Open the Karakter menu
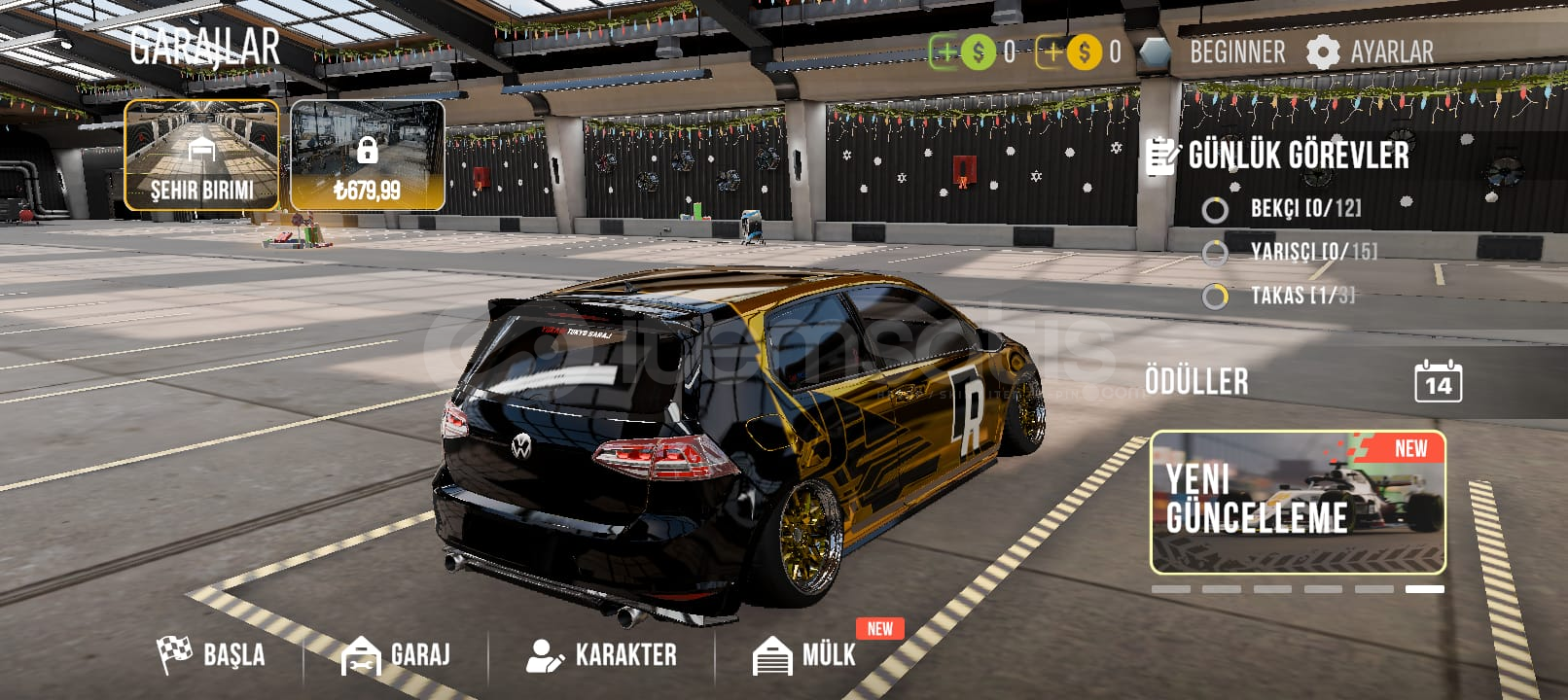Viewport: 1568px width, 700px height. (x=602, y=654)
